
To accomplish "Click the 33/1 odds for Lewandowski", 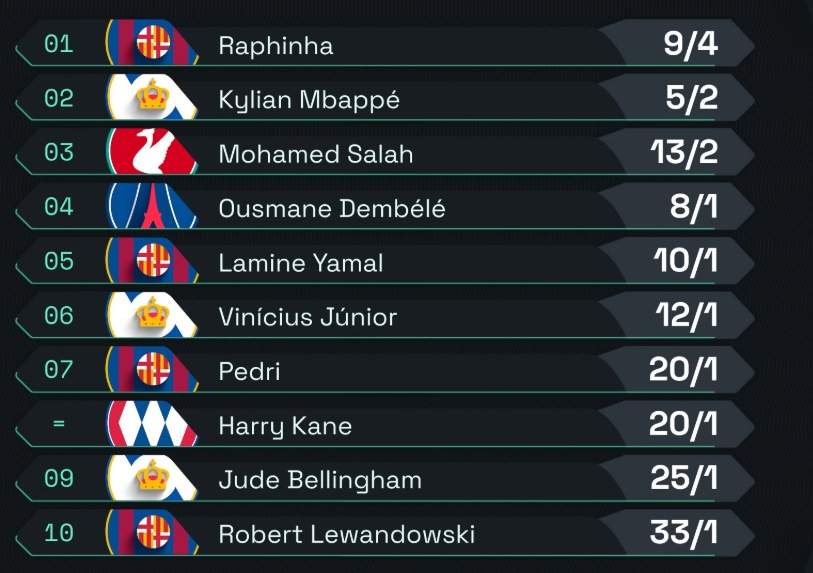I will [683, 532].
